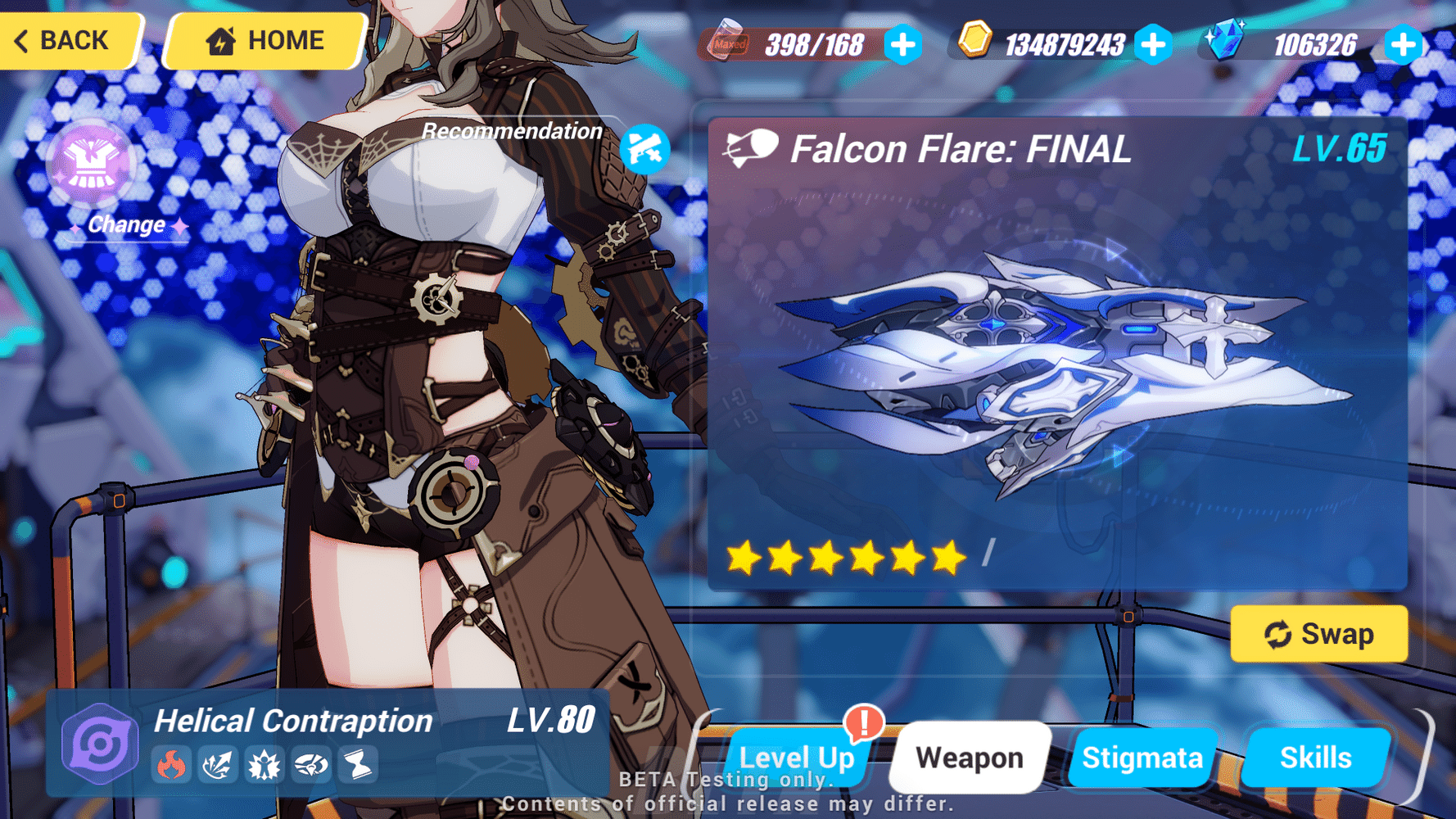Screen dimensions: 1456x819
Task: Click the hourglass icon in the enemy info bar
Action: (354, 766)
